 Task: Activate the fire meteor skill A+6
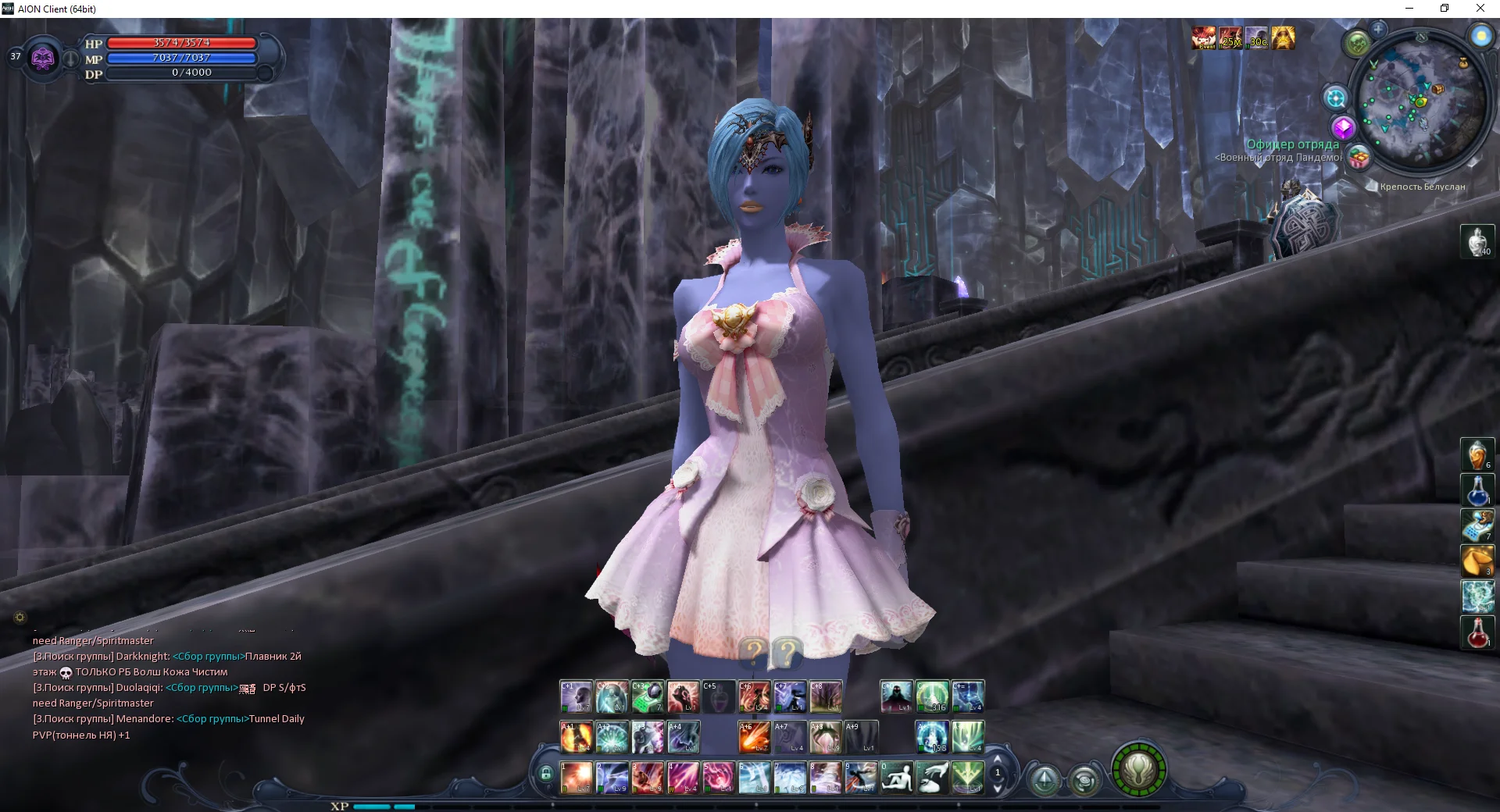click(x=754, y=737)
